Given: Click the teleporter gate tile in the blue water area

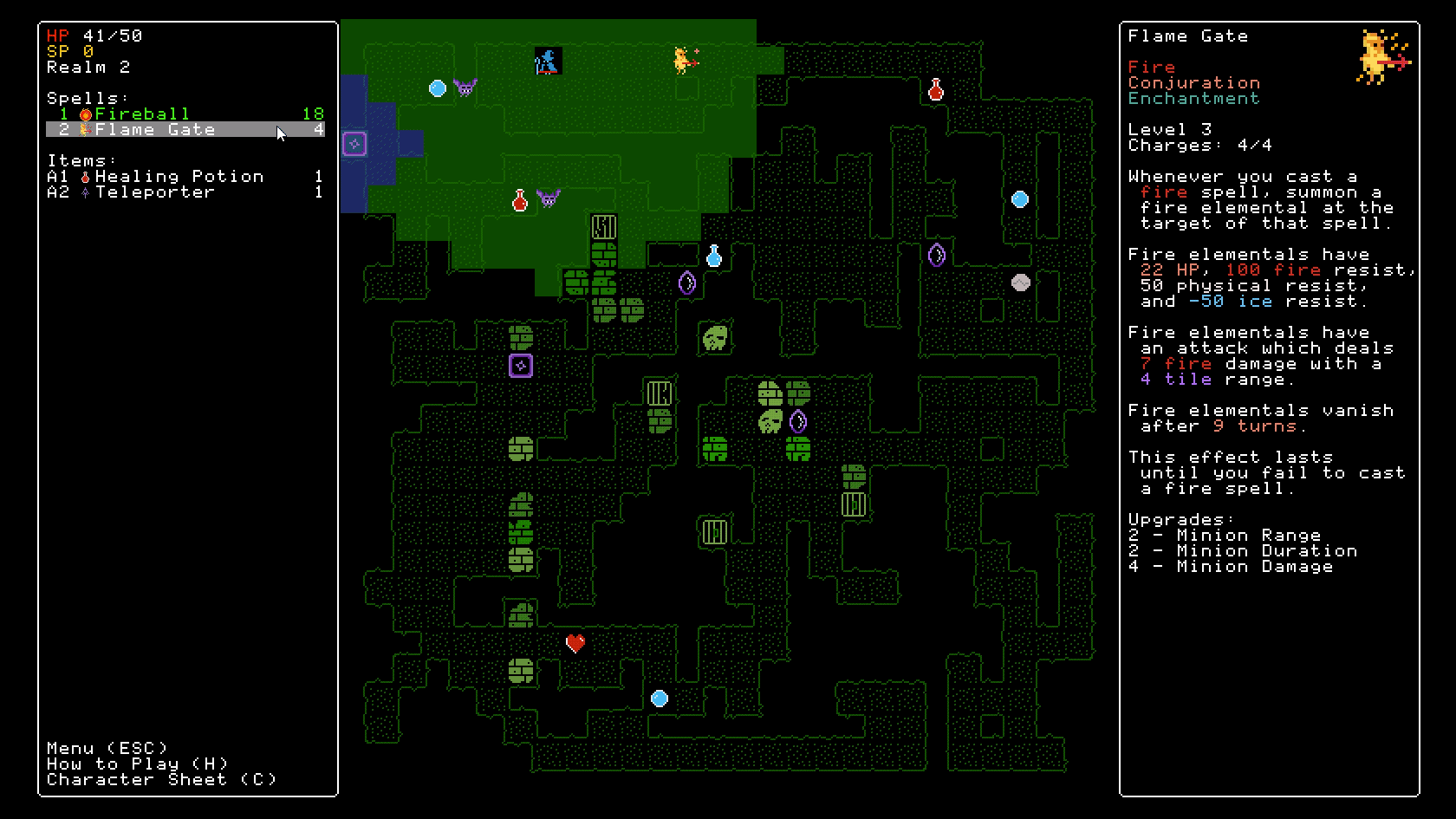Looking at the screenshot, I should [354, 143].
